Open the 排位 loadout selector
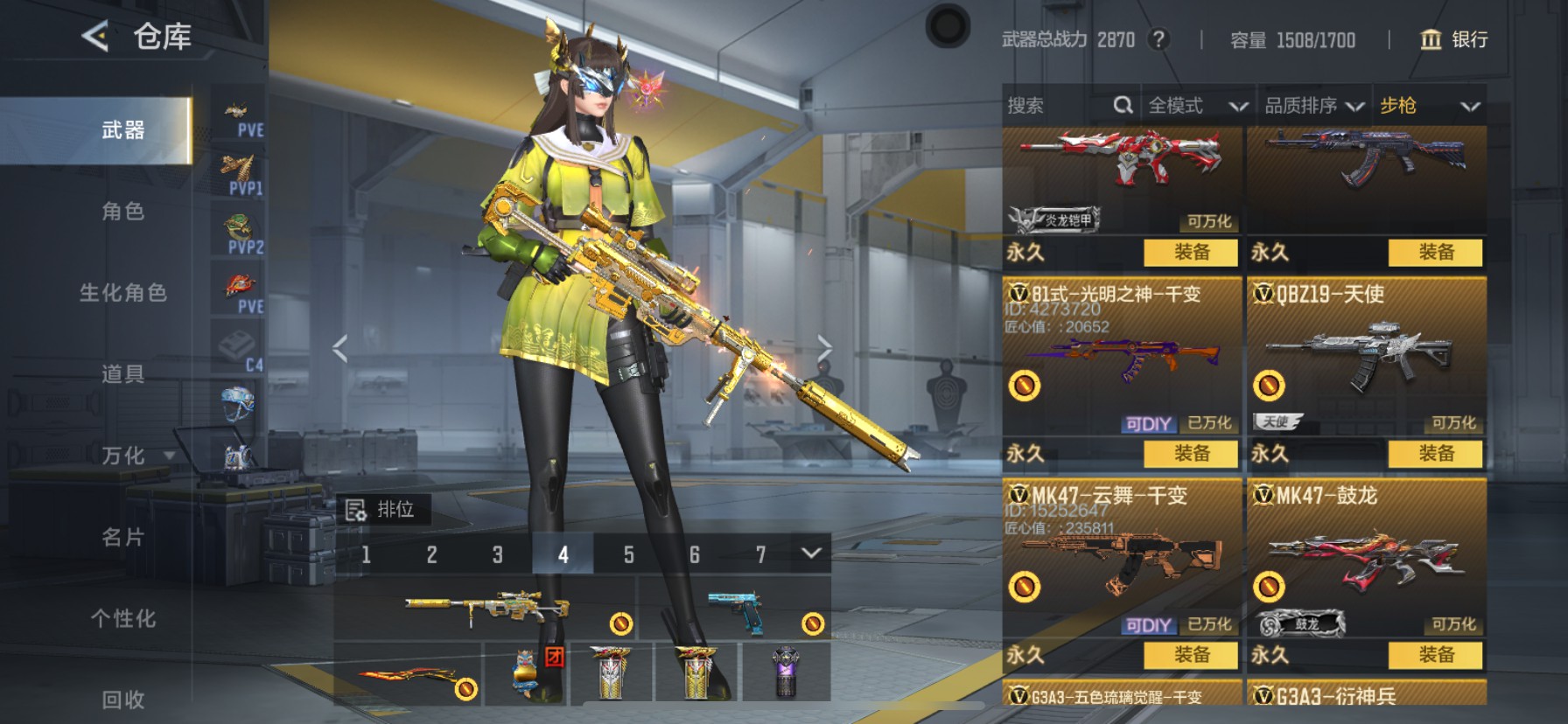Screen dimensions: 1568x724 (x=382, y=510)
